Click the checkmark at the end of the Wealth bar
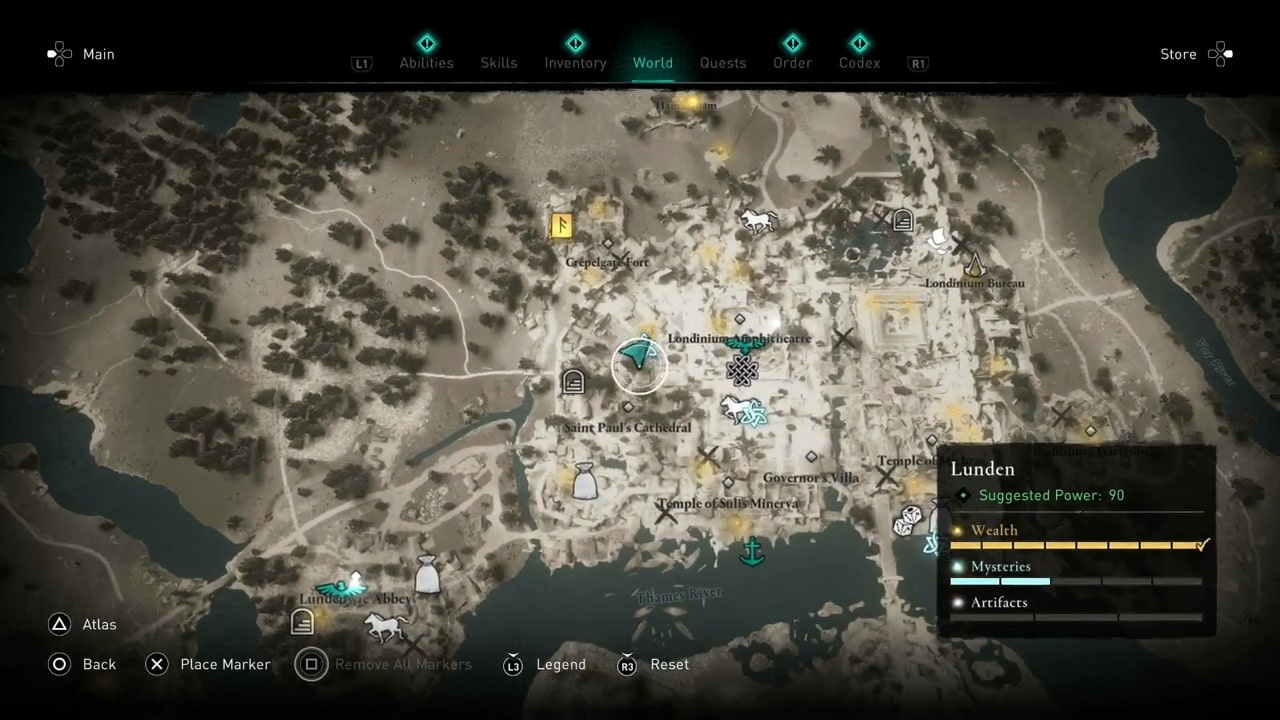1280x720 pixels. [x=1201, y=545]
